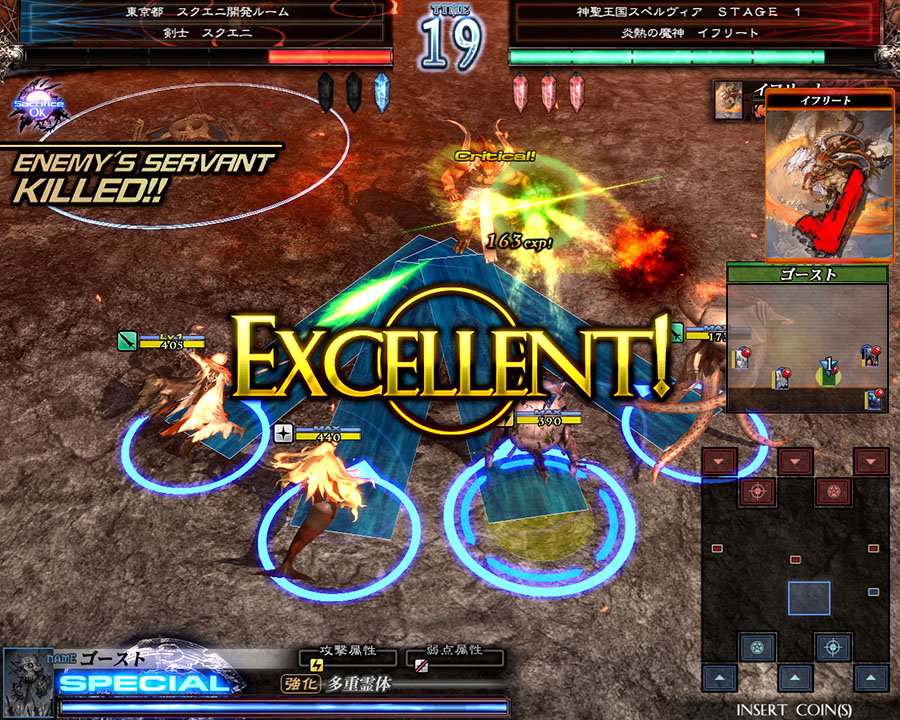Image resolution: width=900 pixels, height=720 pixels.
Task: Click the blue star gate on field panel
Action: pyautogui.click(x=757, y=646)
